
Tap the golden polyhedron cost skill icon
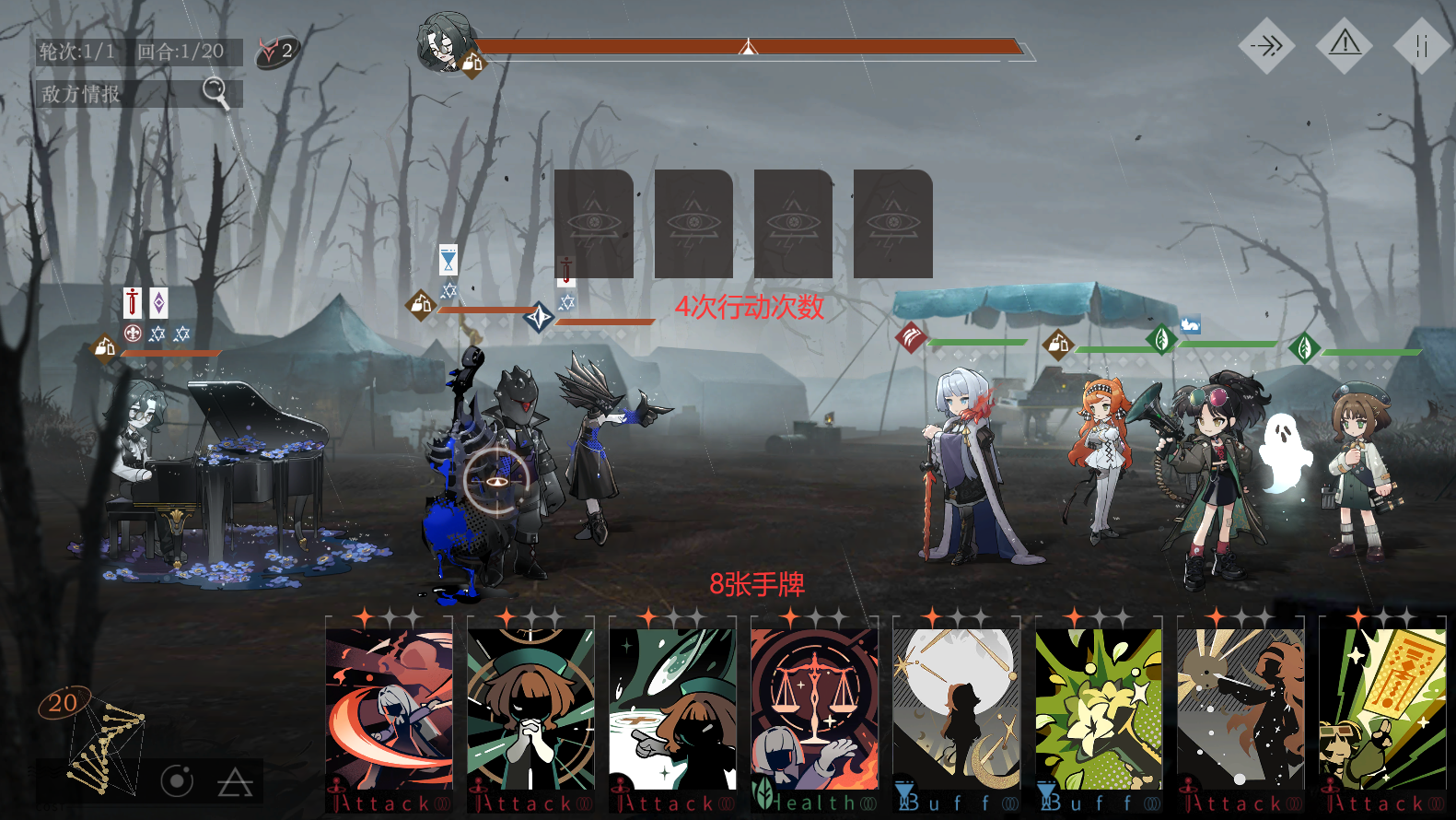tap(99, 744)
